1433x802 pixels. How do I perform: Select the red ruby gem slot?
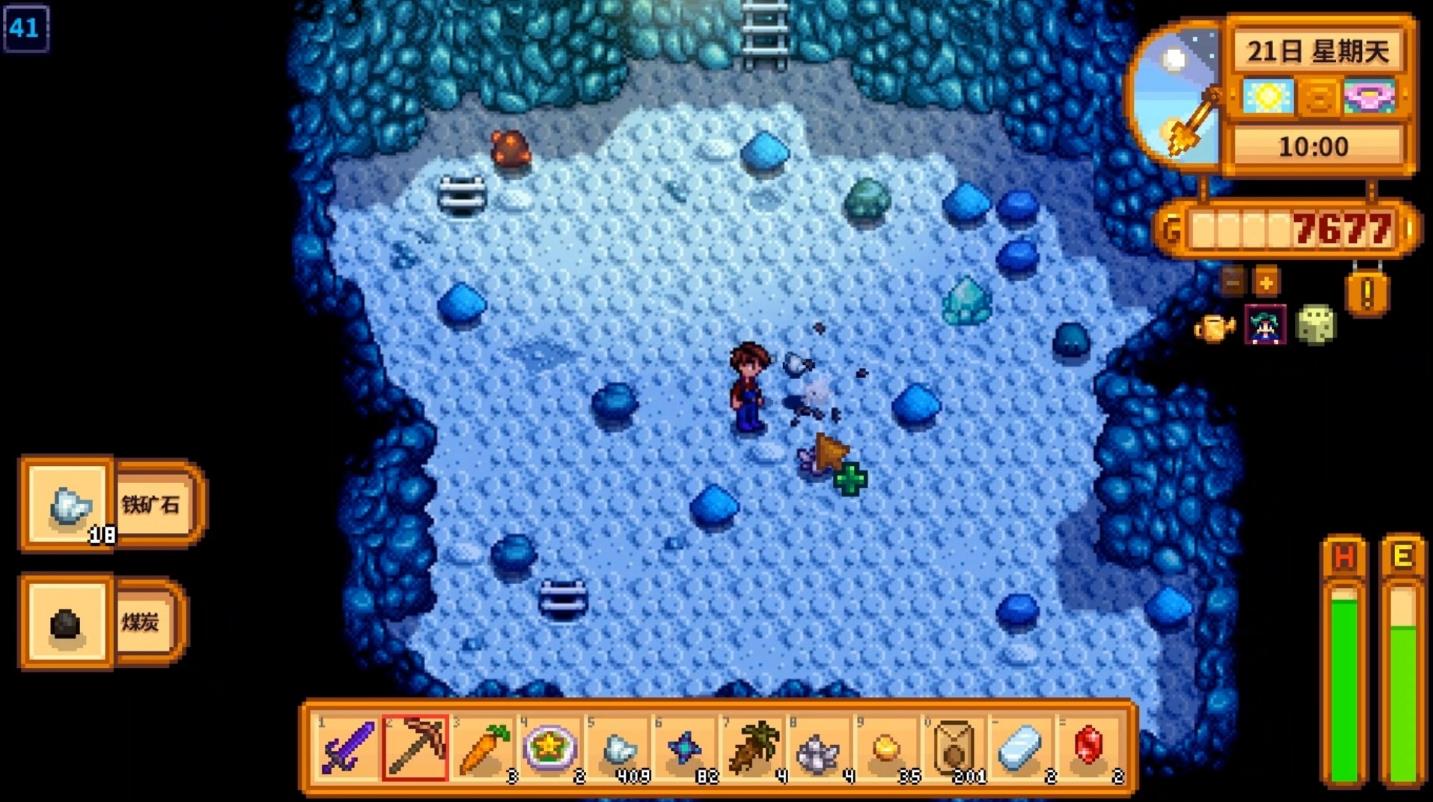coord(1088,748)
